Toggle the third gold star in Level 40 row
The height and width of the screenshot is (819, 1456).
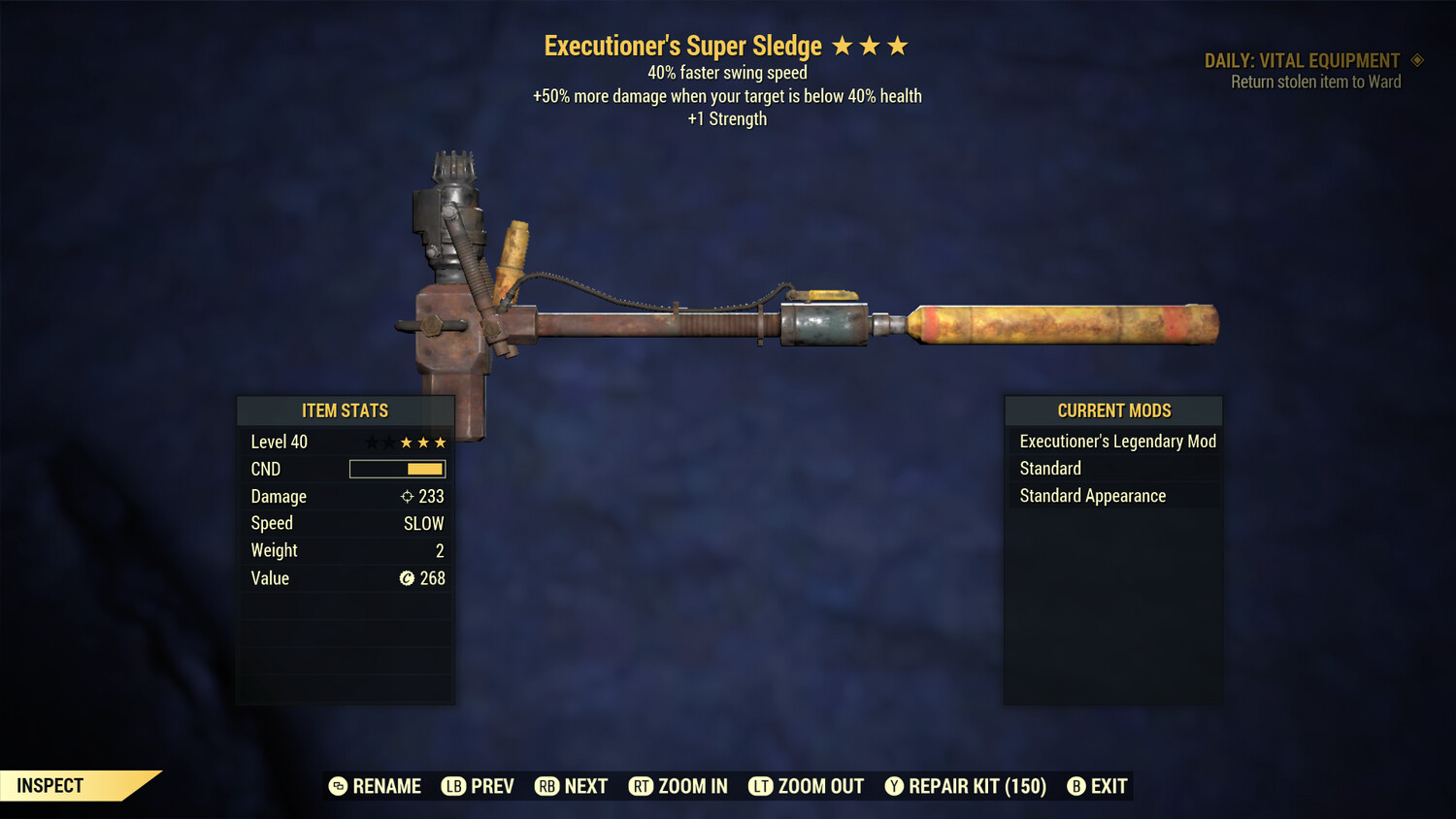click(440, 442)
